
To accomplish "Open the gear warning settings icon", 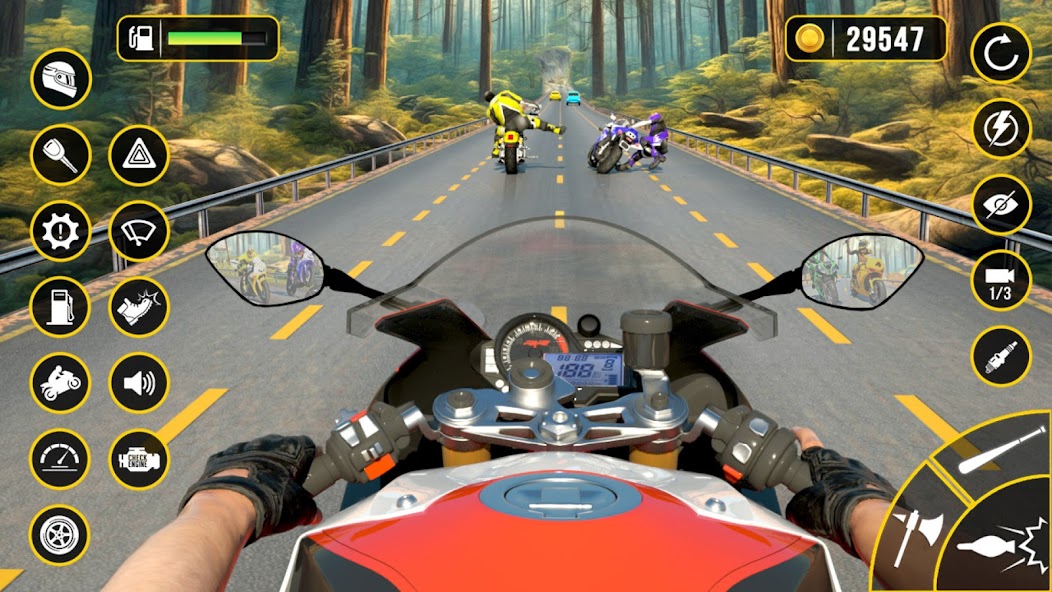I will (61, 231).
